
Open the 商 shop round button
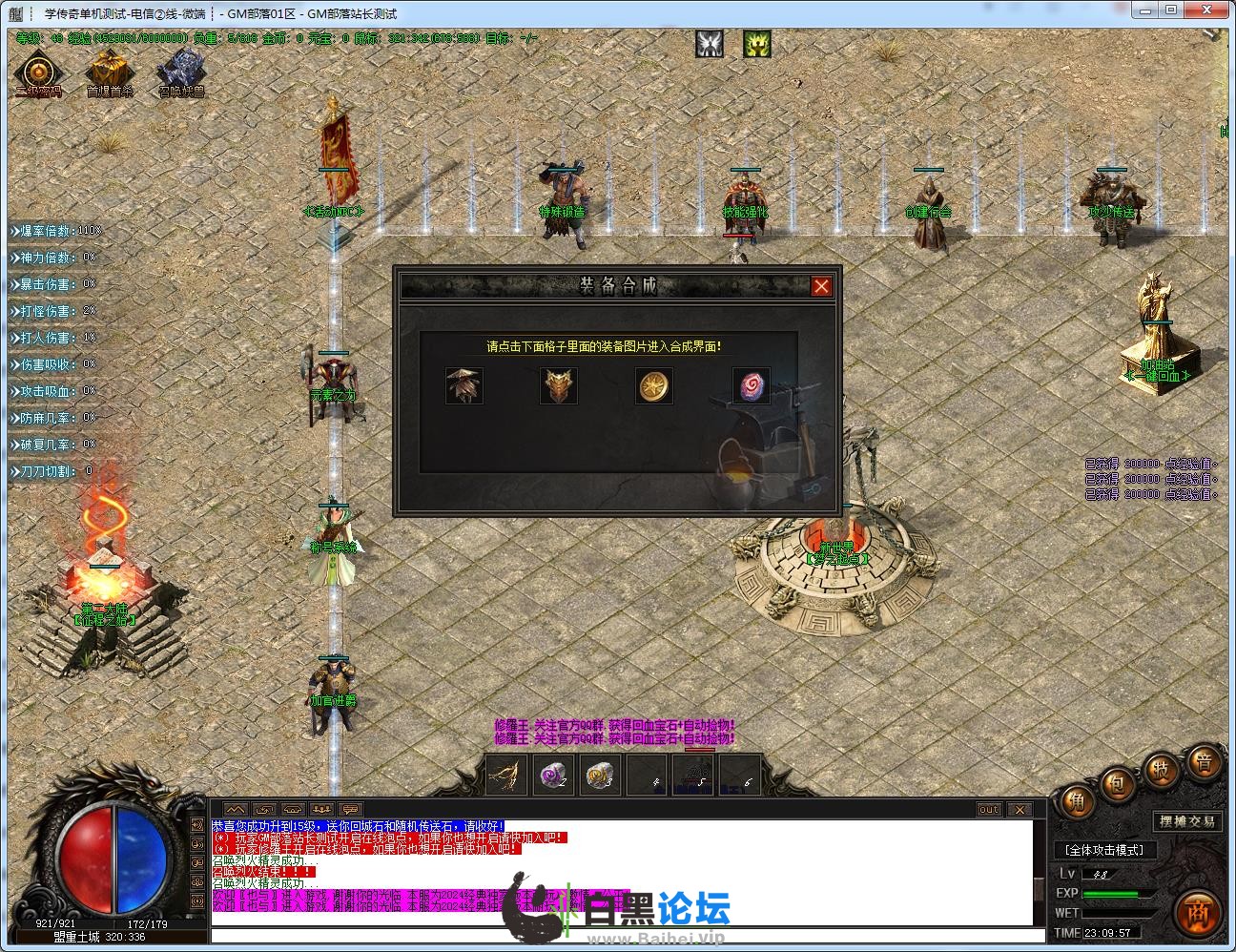(x=1198, y=913)
